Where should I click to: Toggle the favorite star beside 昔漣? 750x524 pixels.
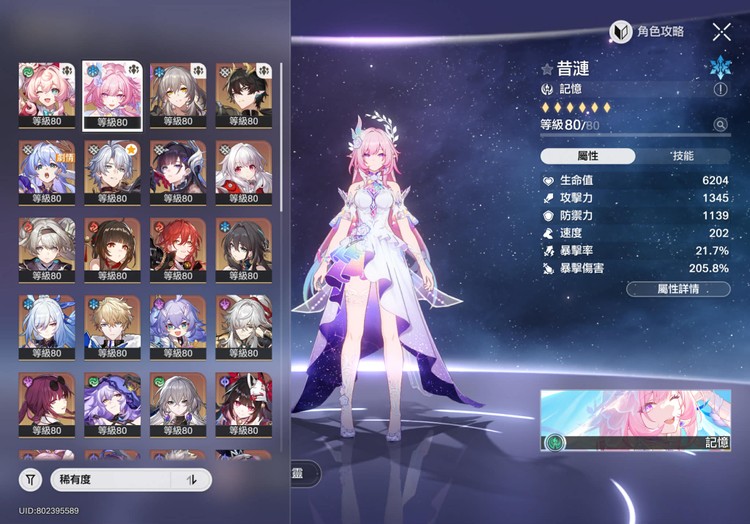coord(547,69)
